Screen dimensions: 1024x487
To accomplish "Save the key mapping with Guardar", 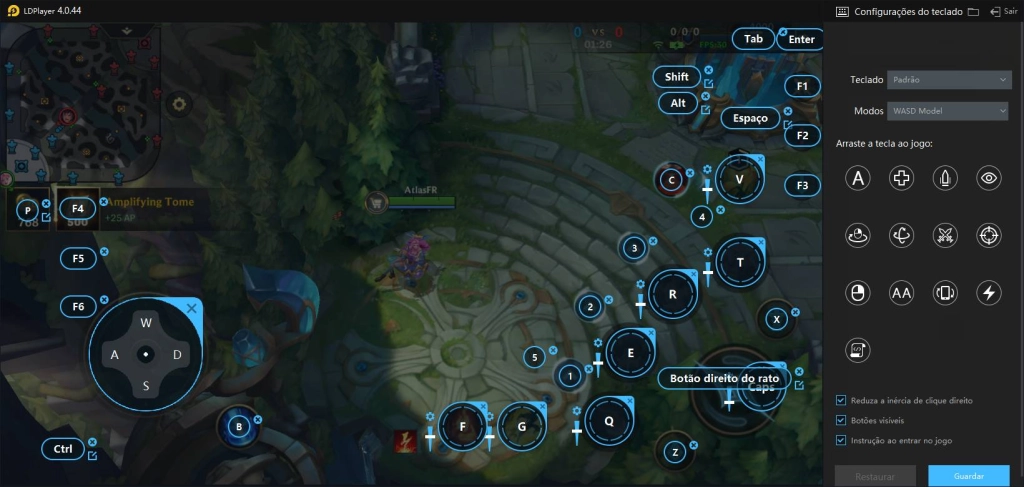I will pos(968,476).
